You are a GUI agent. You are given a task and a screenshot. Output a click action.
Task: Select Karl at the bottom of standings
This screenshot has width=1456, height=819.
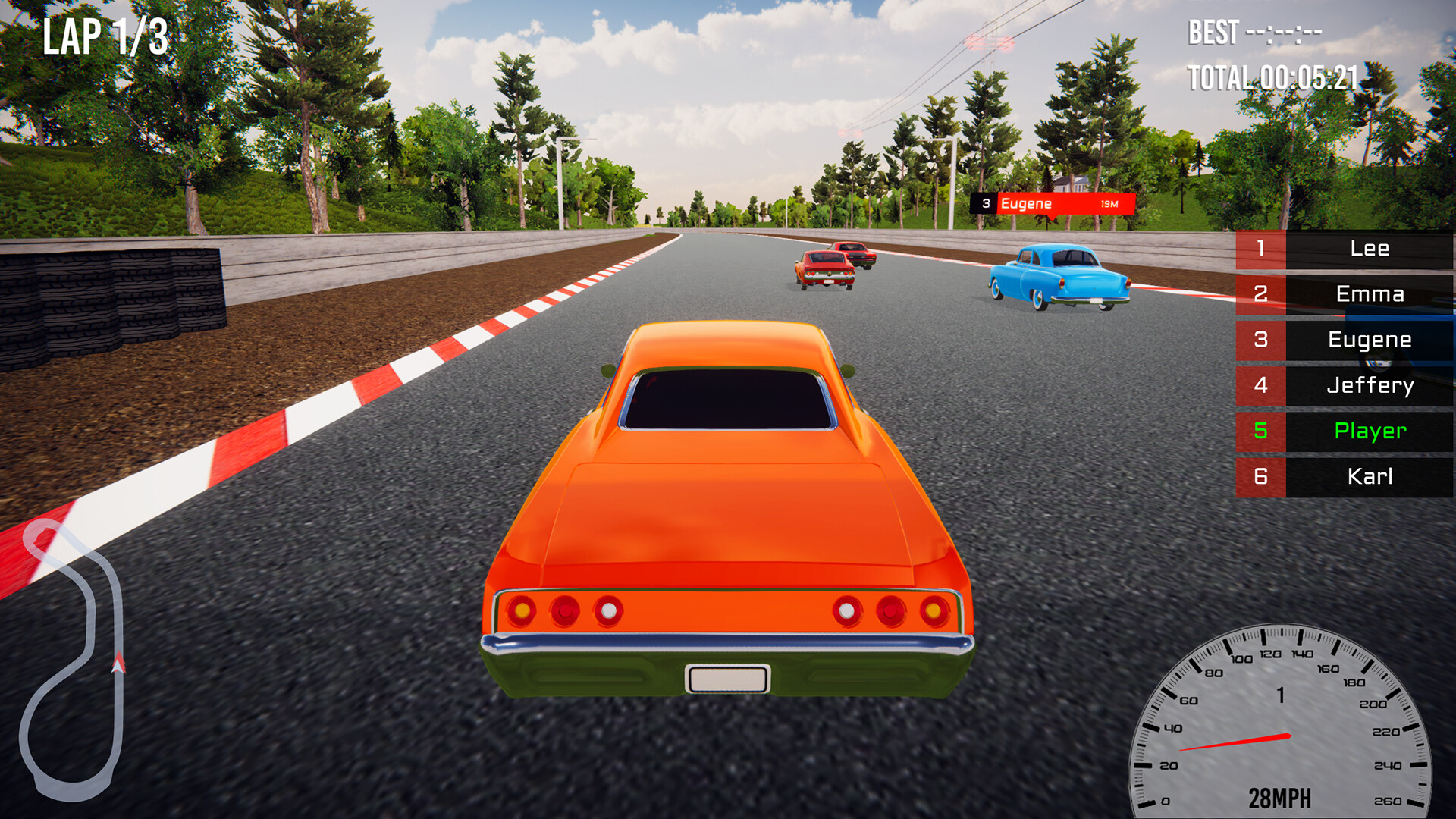point(1371,476)
